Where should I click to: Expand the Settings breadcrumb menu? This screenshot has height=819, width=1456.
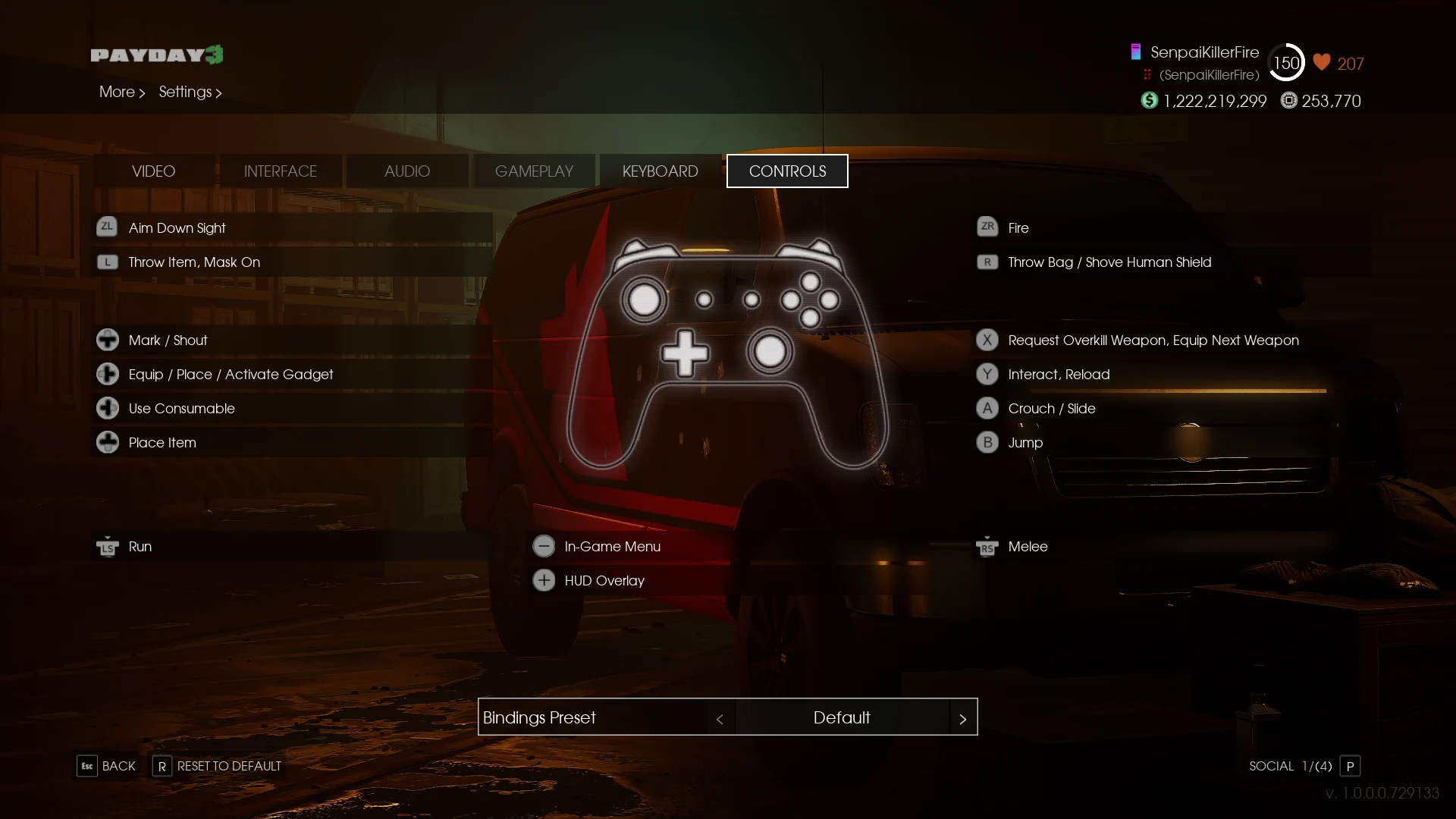coord(190,92)
